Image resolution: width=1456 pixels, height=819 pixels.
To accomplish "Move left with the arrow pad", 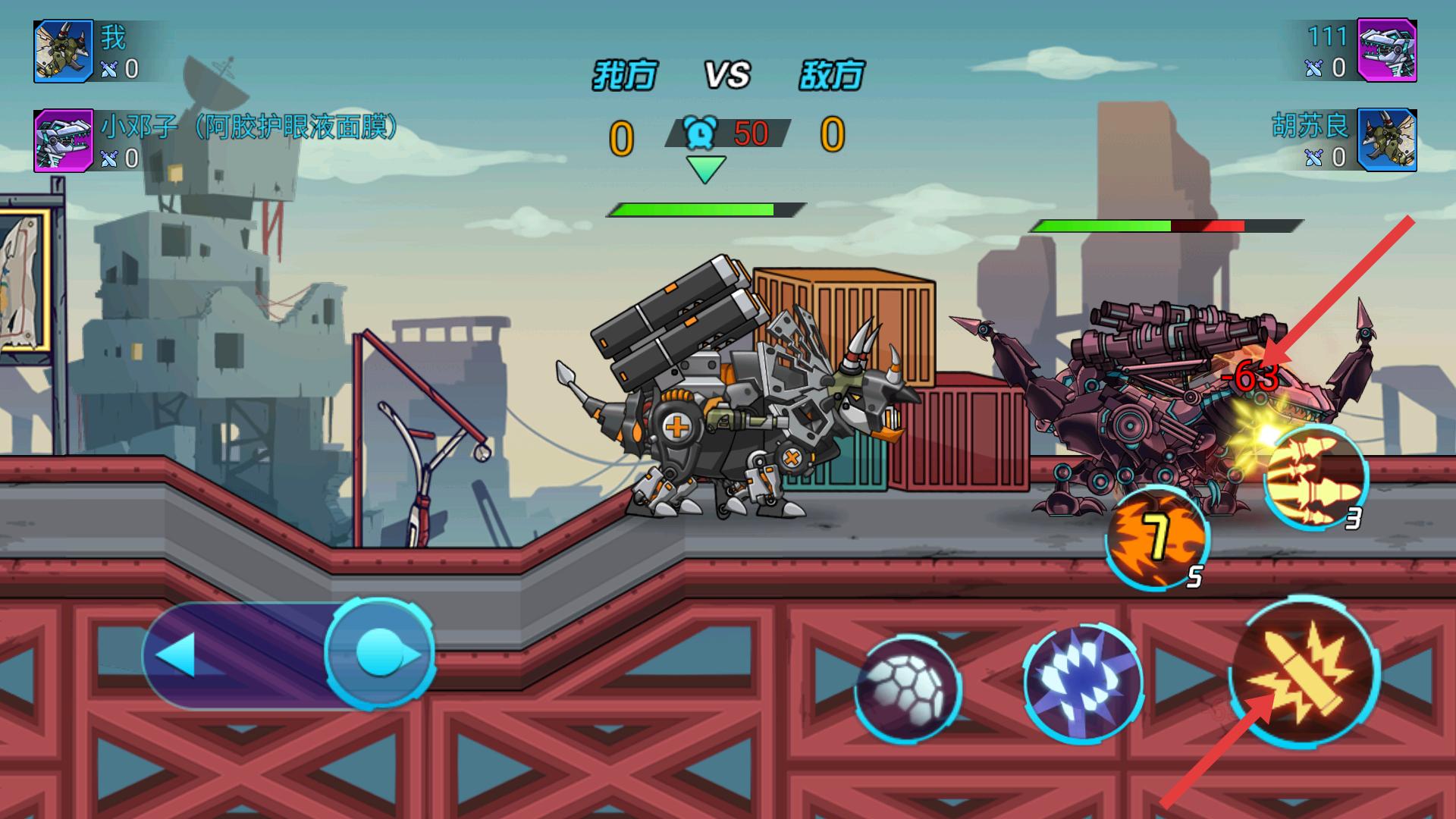I will pyautogui.click(x=180, y=654).
